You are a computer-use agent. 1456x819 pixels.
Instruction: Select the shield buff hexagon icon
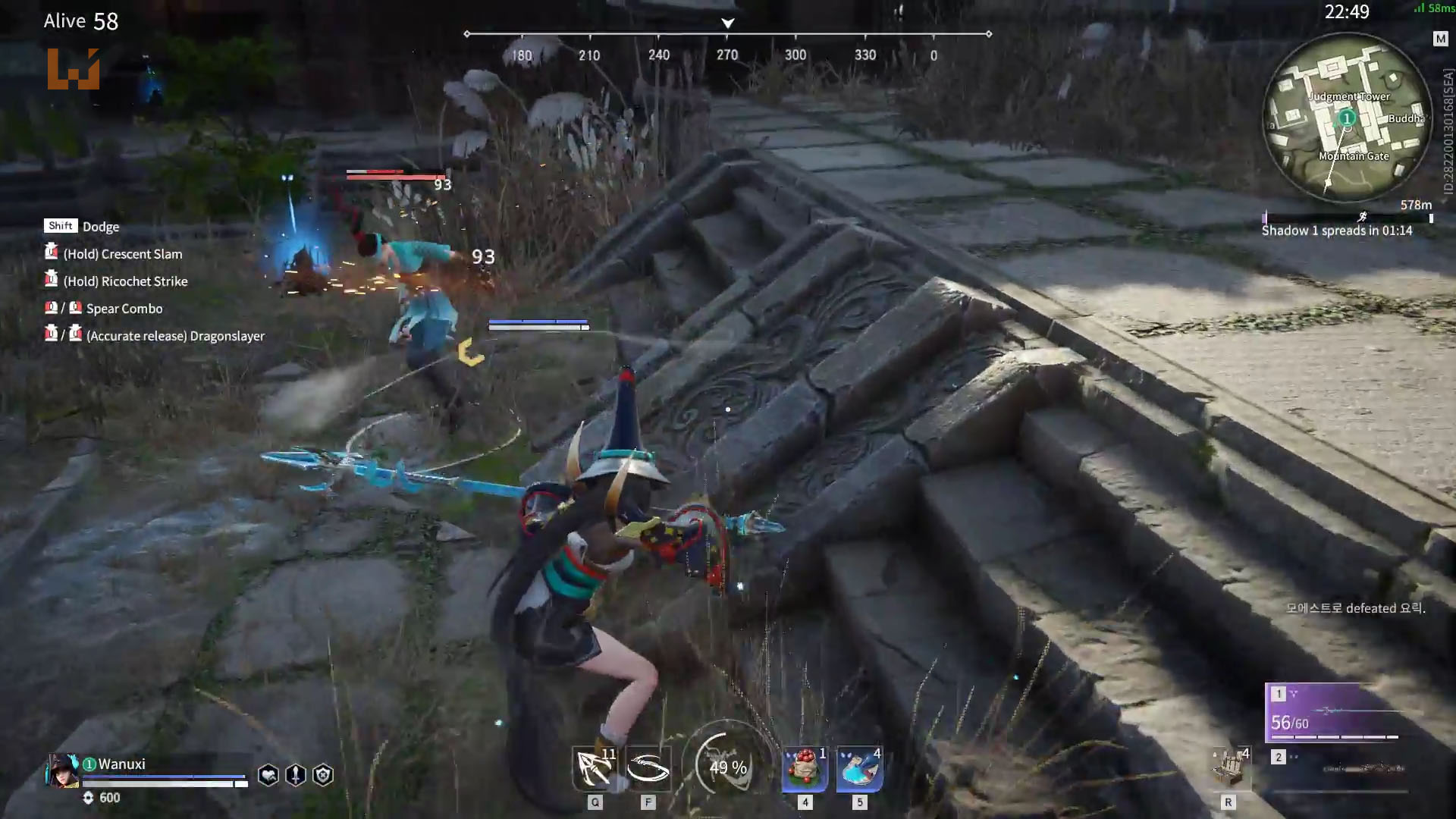tap(323, 775)
